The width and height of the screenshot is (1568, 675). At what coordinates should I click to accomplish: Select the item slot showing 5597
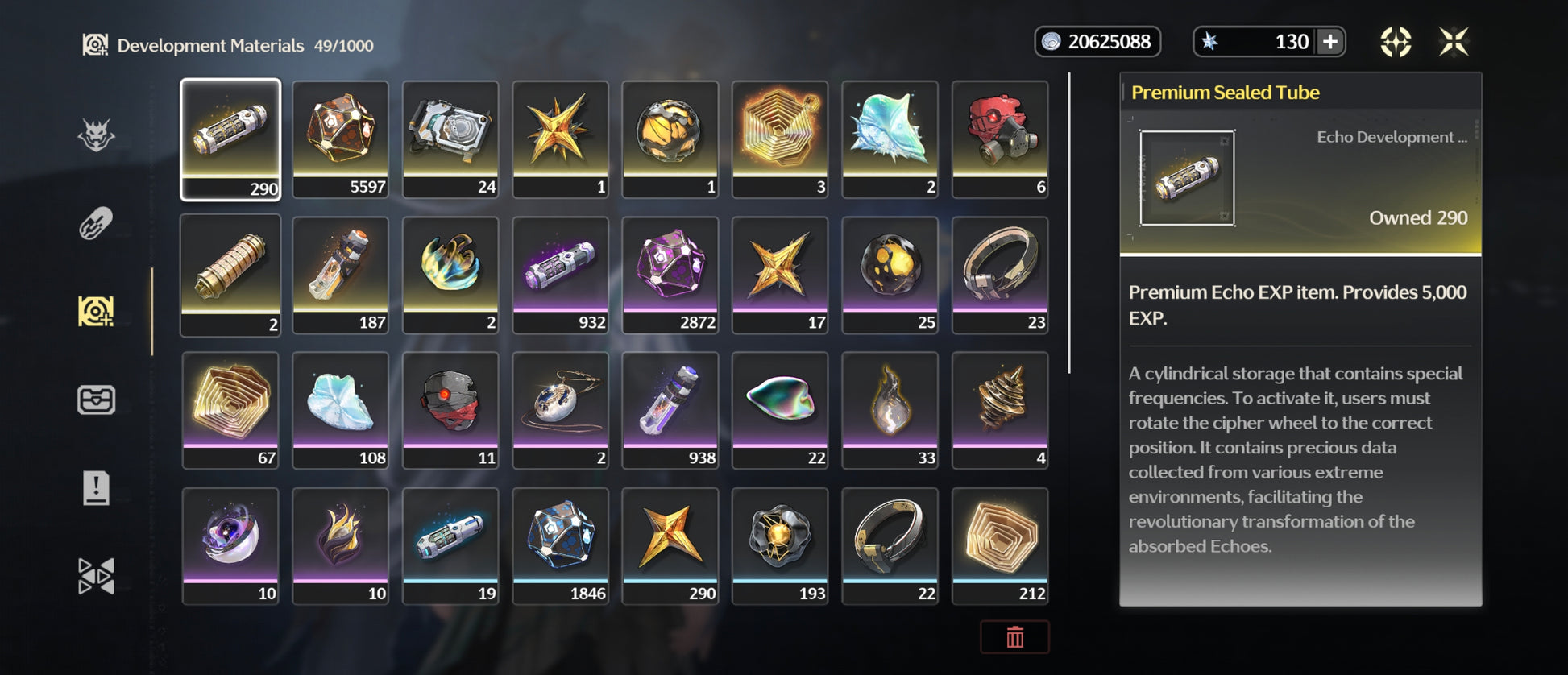point(340,139)
